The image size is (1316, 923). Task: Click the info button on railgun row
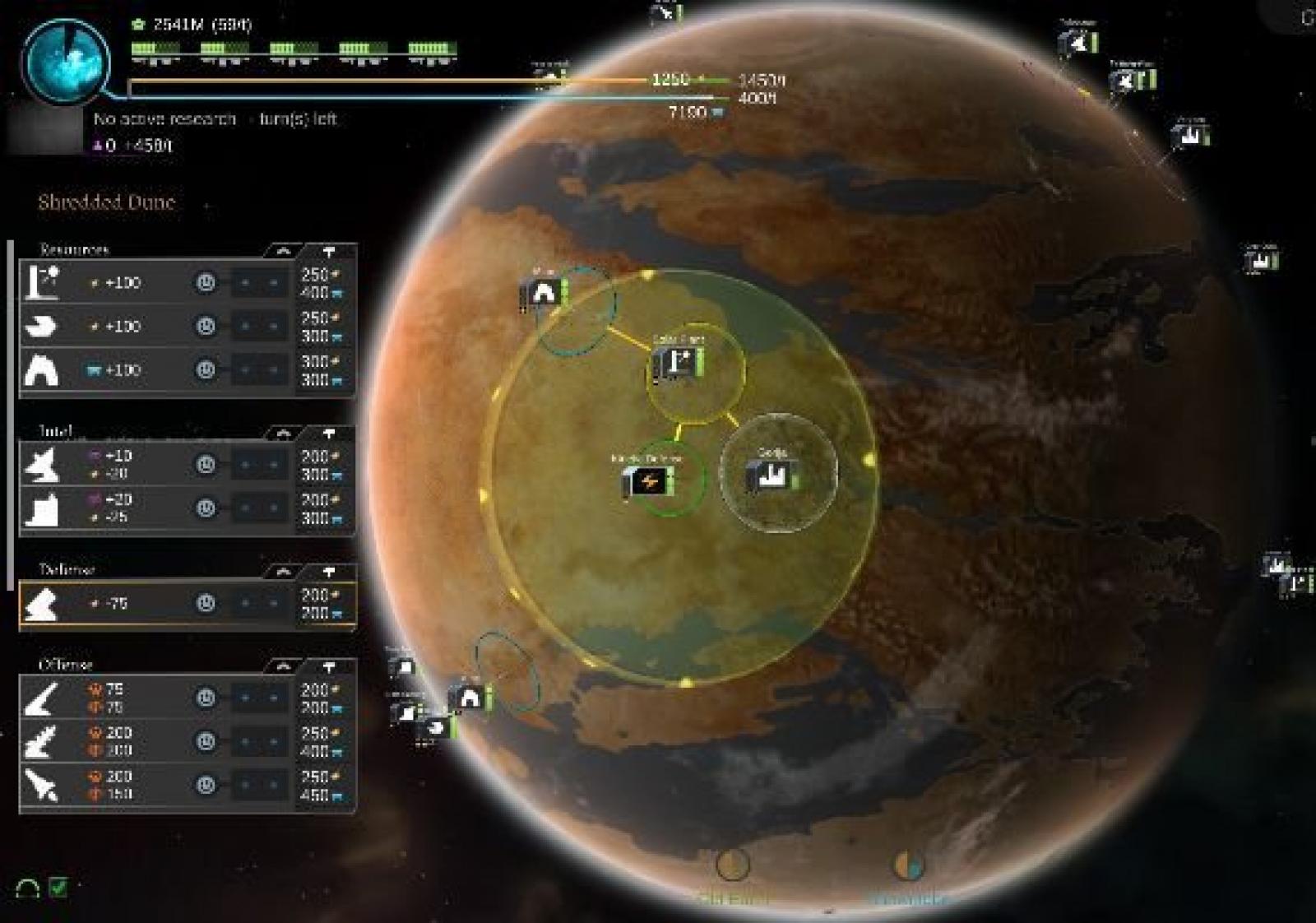(206, 741)
